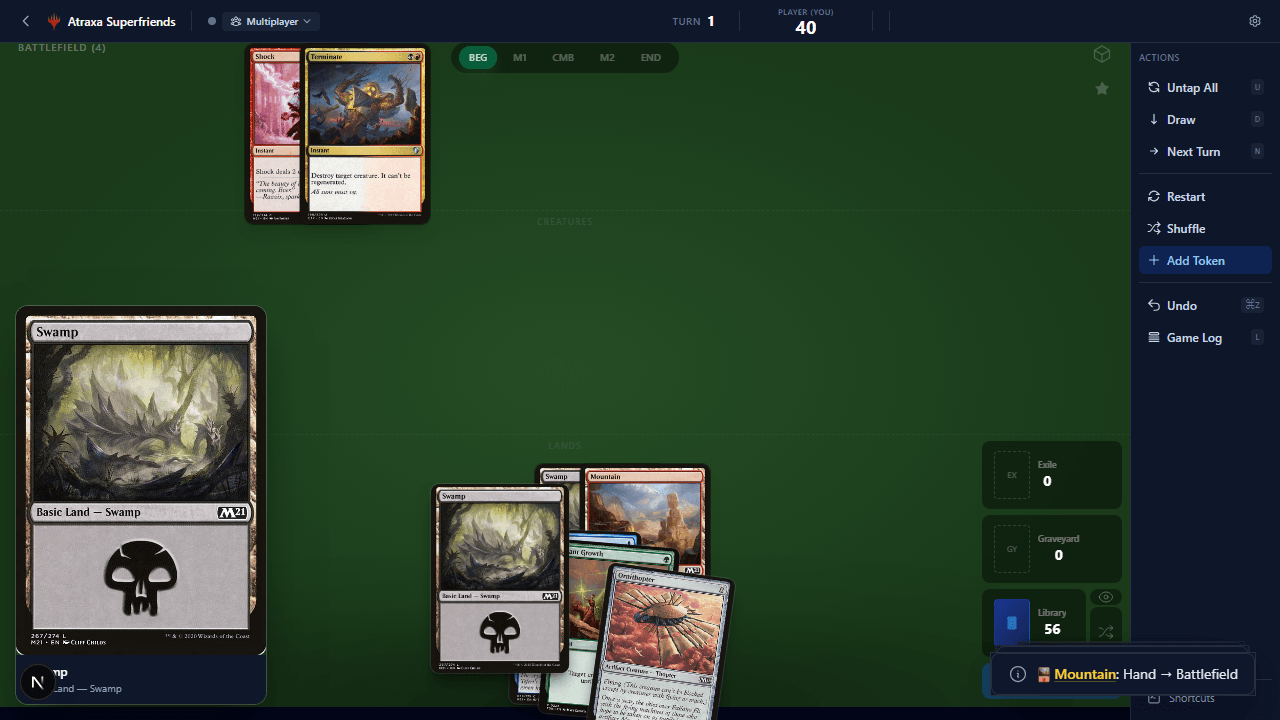1280x720 pixels.
Task: Select the Untap All action
Action: tap(1193, 87)
